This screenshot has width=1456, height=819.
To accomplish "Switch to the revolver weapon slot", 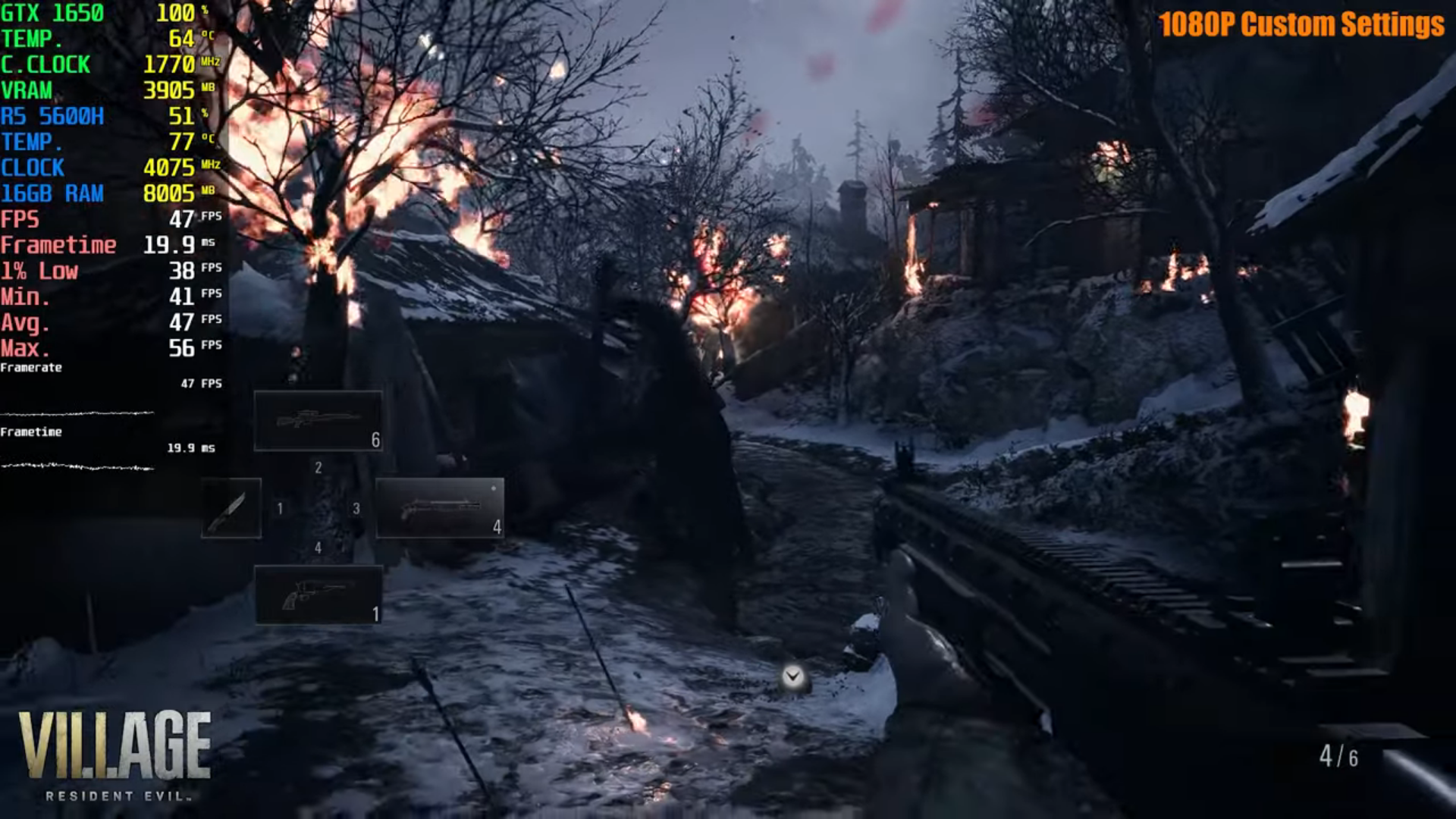I will [x=318, y=595].
